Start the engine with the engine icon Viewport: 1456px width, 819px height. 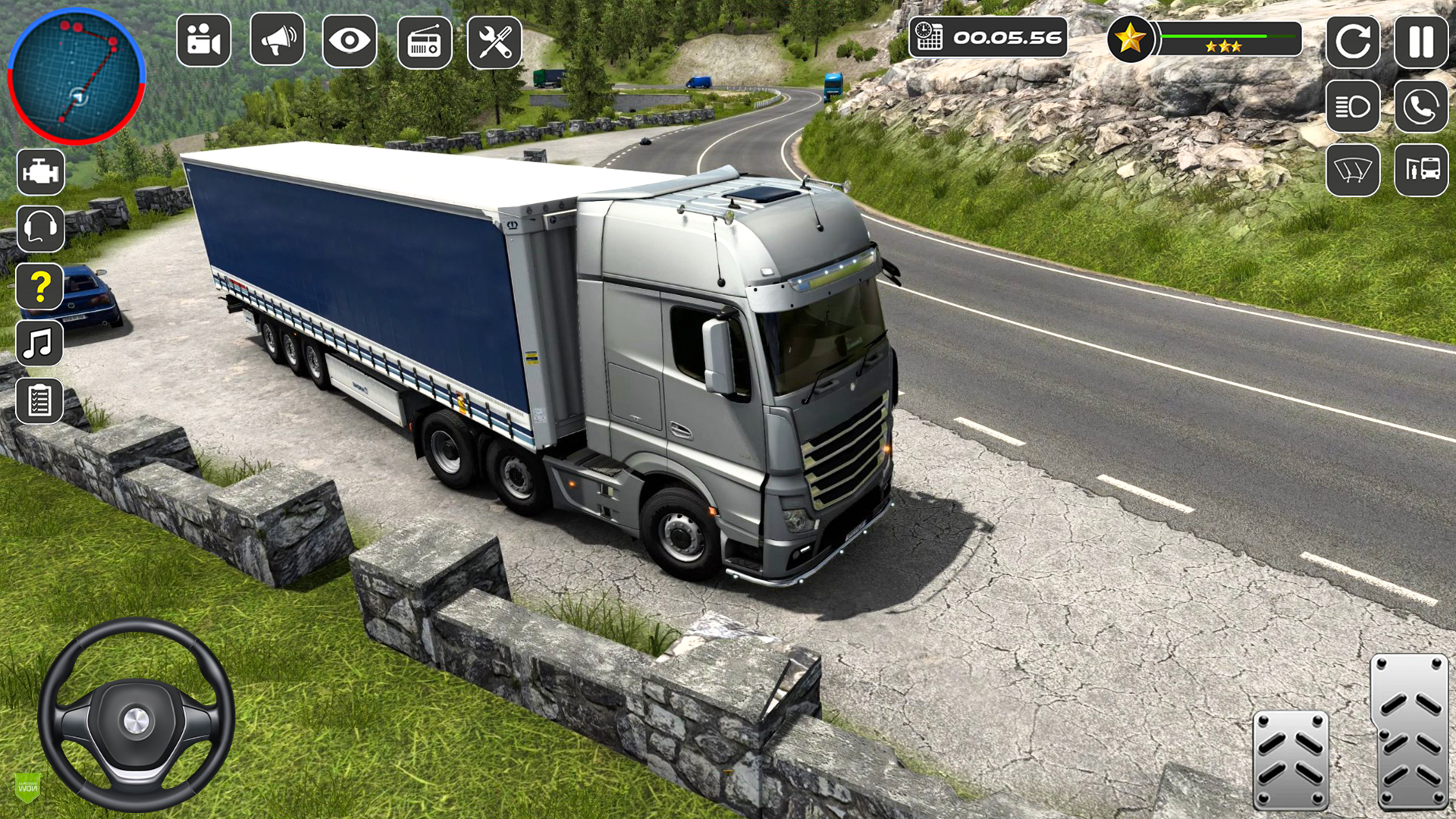(x=41, y=171)
